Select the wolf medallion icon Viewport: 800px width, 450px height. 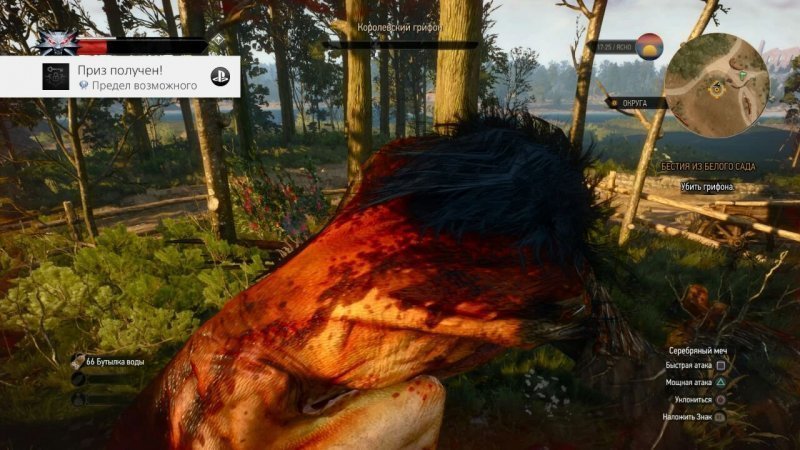(x=57, y=43)
